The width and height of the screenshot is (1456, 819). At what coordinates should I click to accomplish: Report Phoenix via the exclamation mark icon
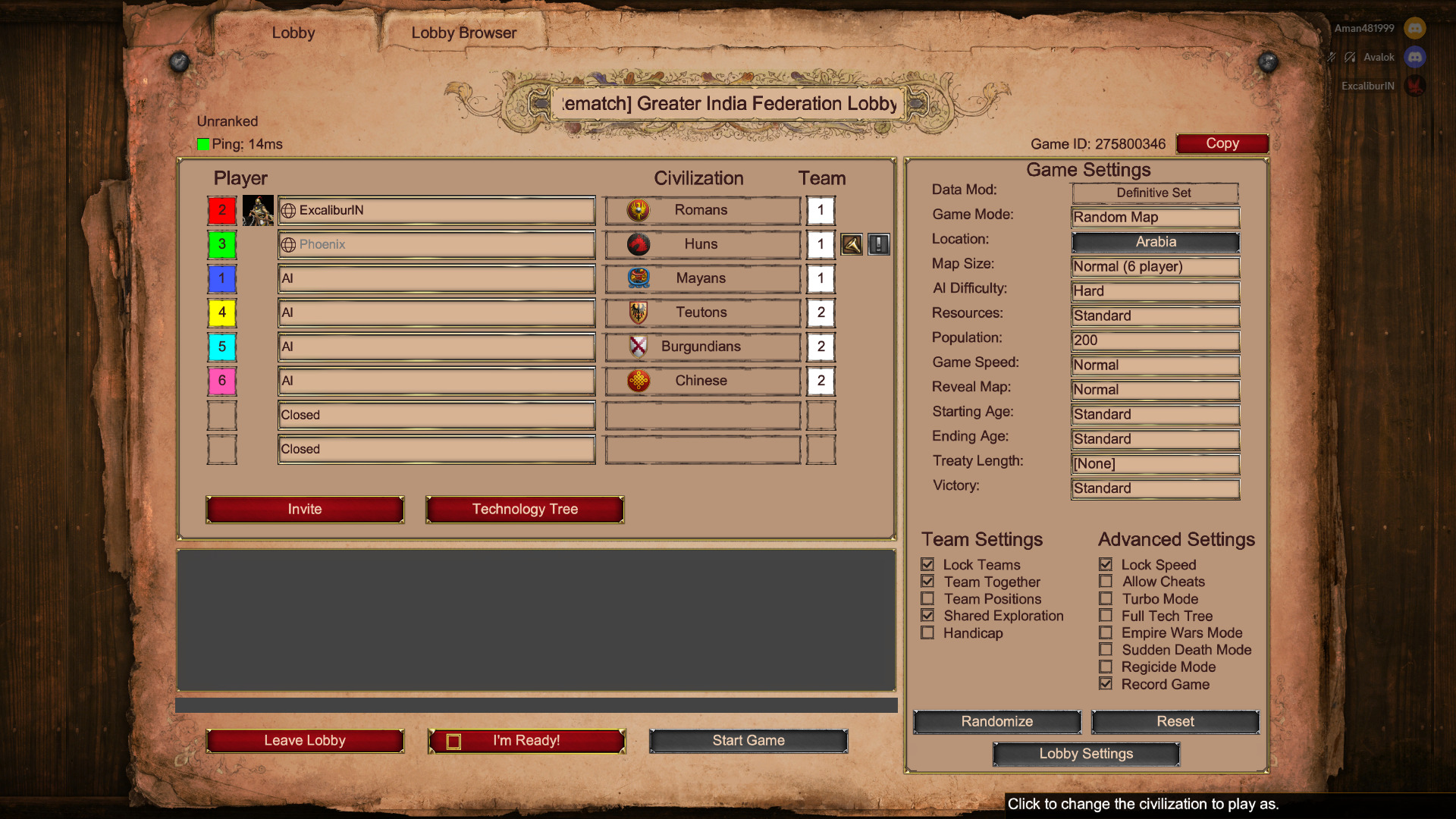point(878,244)
